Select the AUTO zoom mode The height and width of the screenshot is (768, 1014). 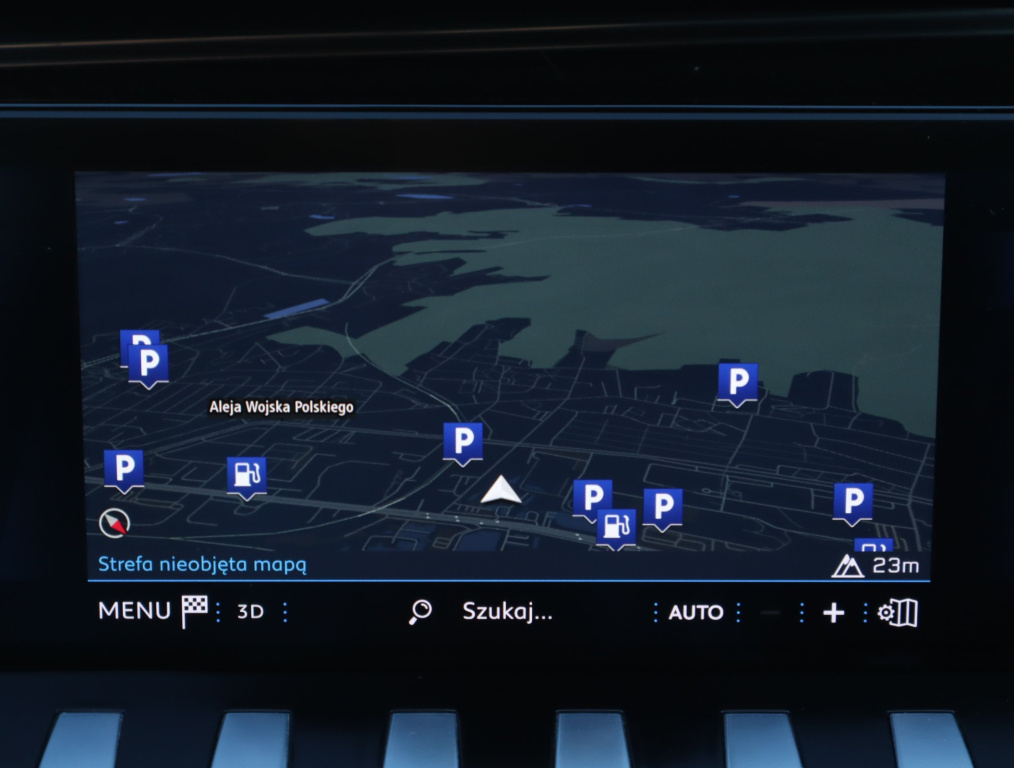coord(695,612)
